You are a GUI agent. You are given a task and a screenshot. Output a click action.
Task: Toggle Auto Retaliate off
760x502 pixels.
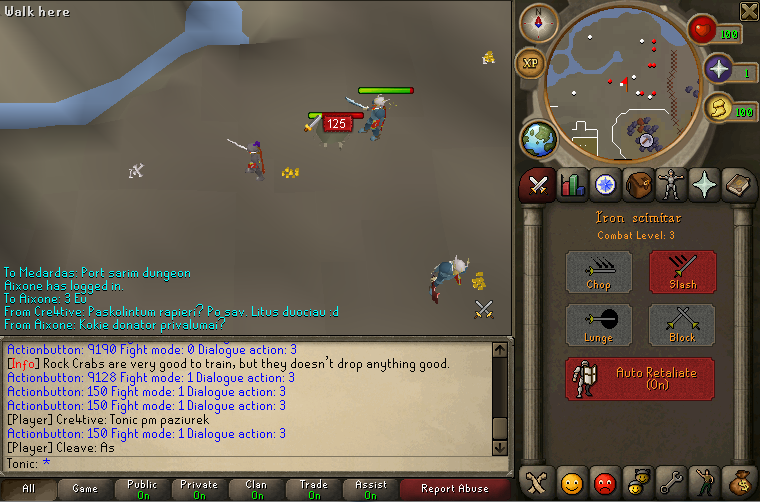point(640,379)
